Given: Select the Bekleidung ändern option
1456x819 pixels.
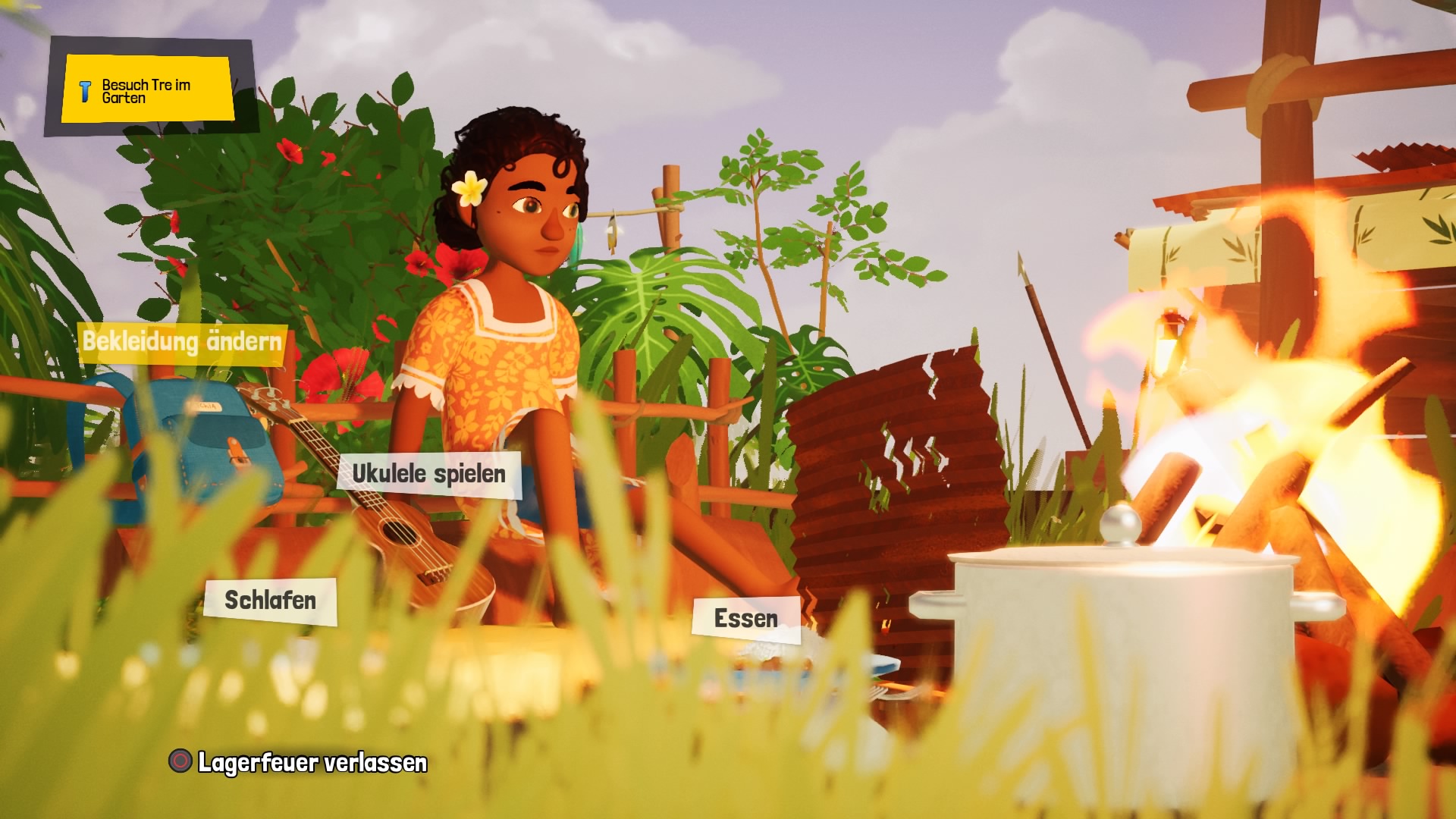Looking at the screenshot, I should (x=182, y=342).
